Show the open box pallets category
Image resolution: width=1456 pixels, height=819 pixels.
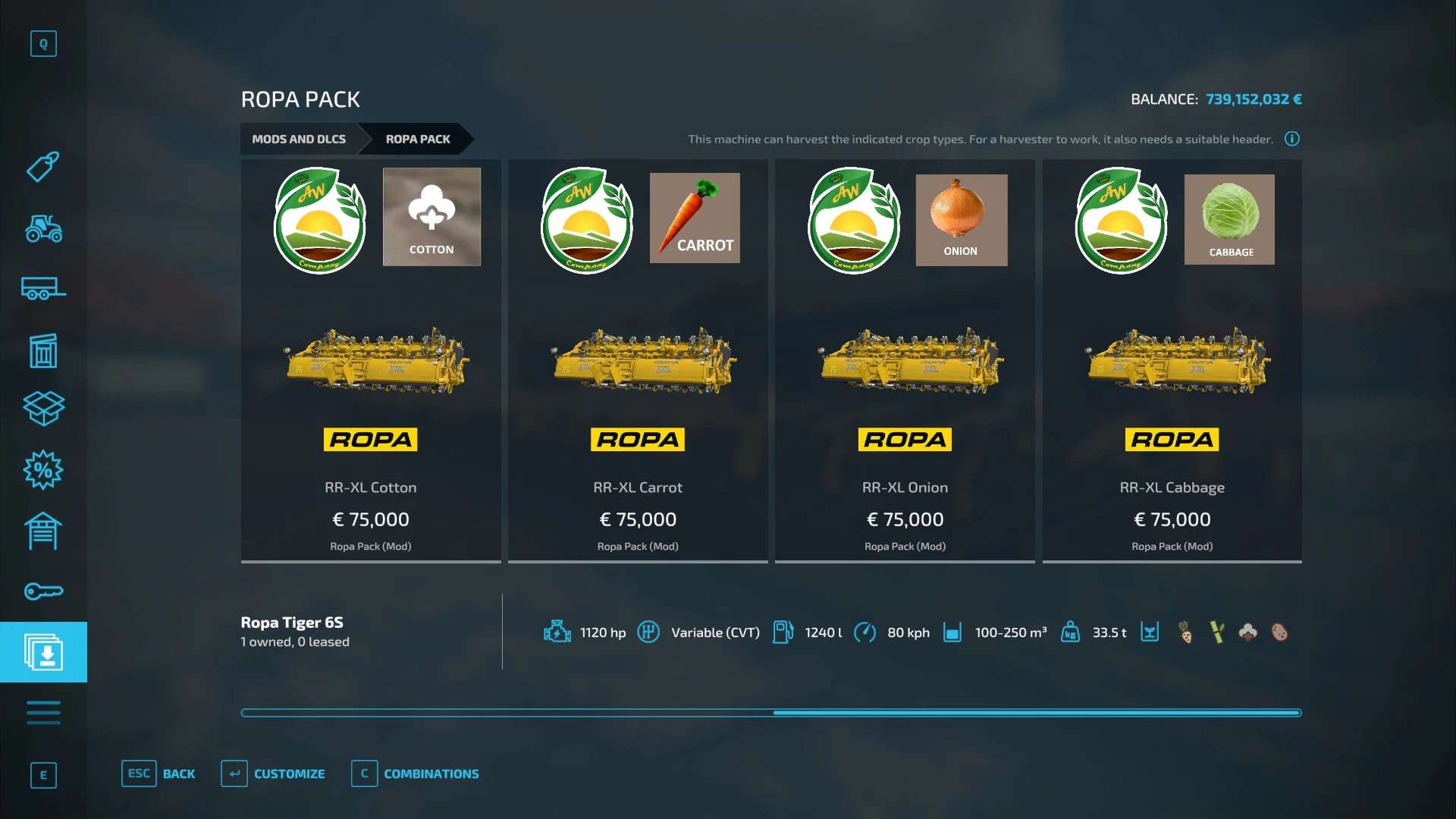[43, 409]
